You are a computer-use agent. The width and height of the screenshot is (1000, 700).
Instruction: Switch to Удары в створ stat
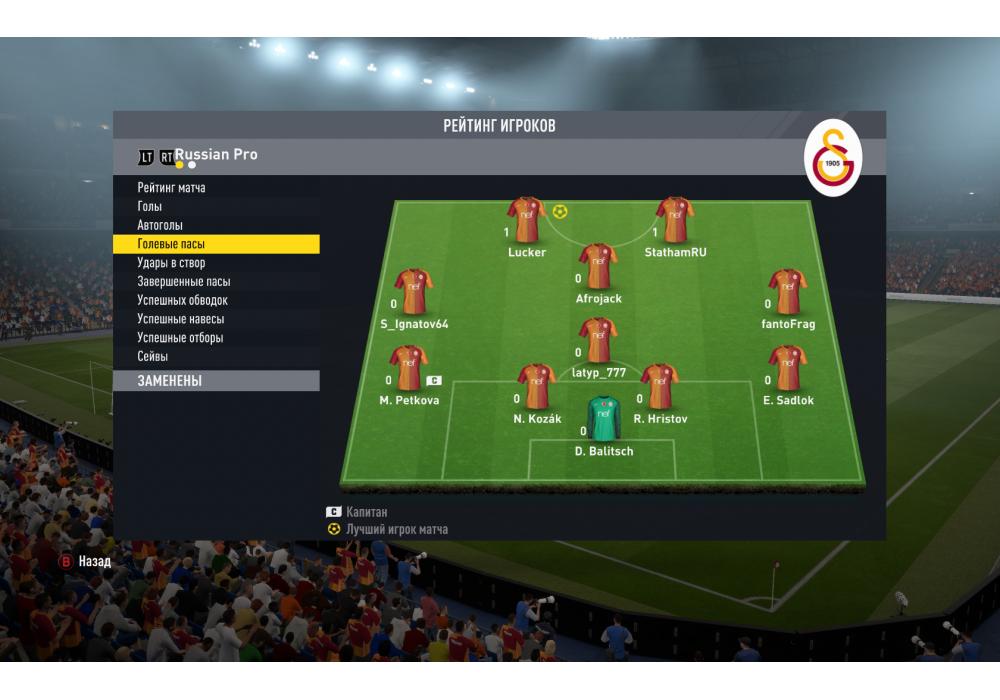point(171,263)
